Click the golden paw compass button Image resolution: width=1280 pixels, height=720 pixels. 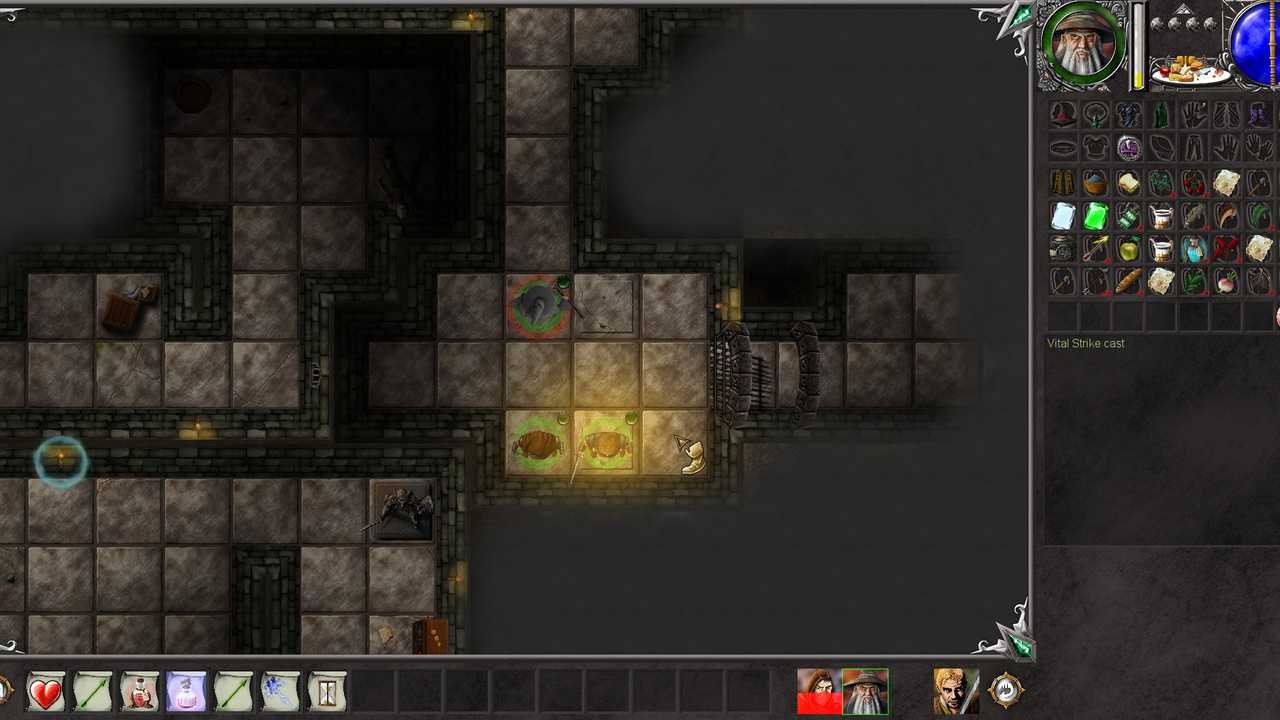pyautogui.click(x=1006, y=690)
